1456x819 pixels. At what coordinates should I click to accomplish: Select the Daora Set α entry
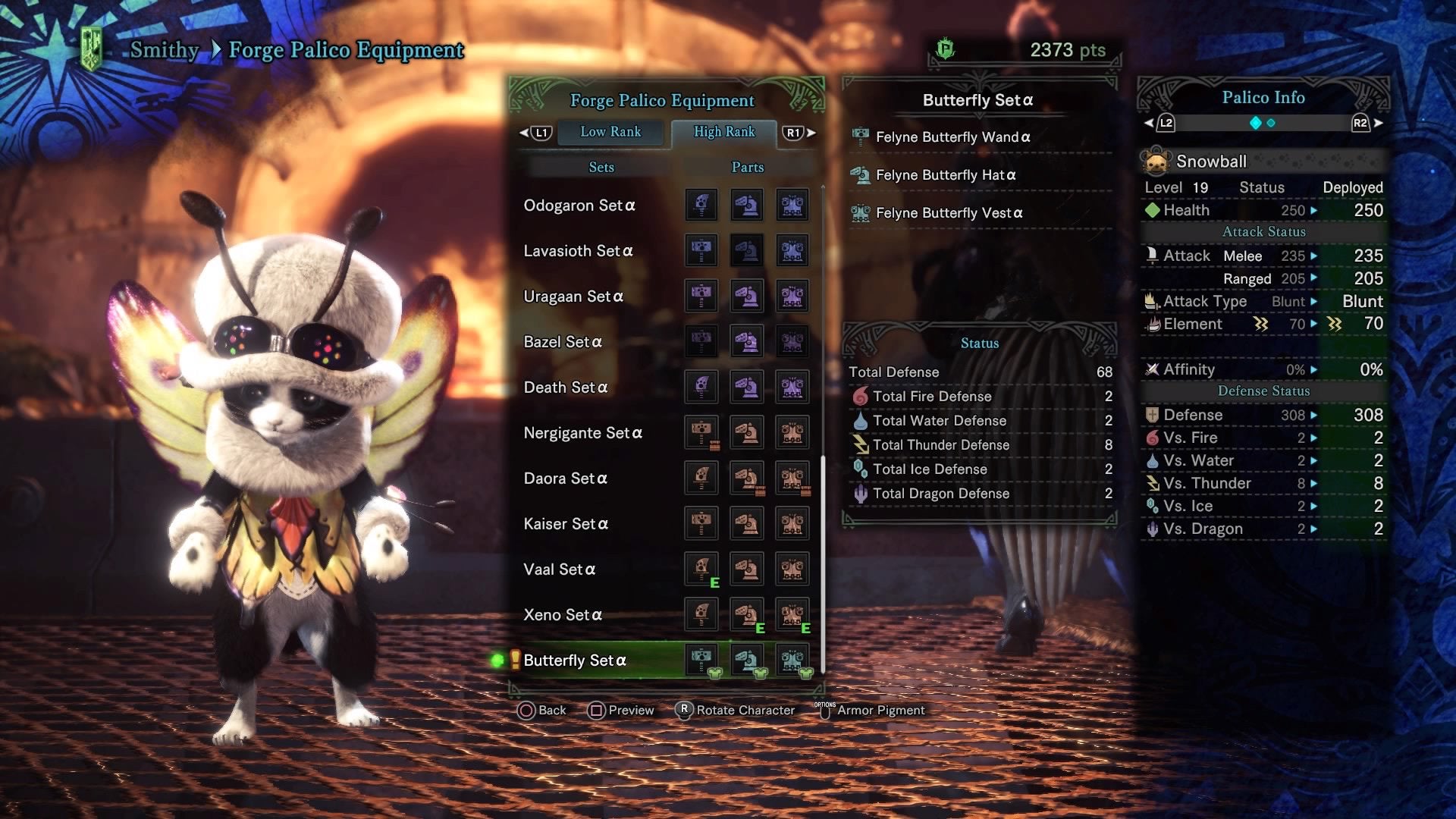point(565,479)
